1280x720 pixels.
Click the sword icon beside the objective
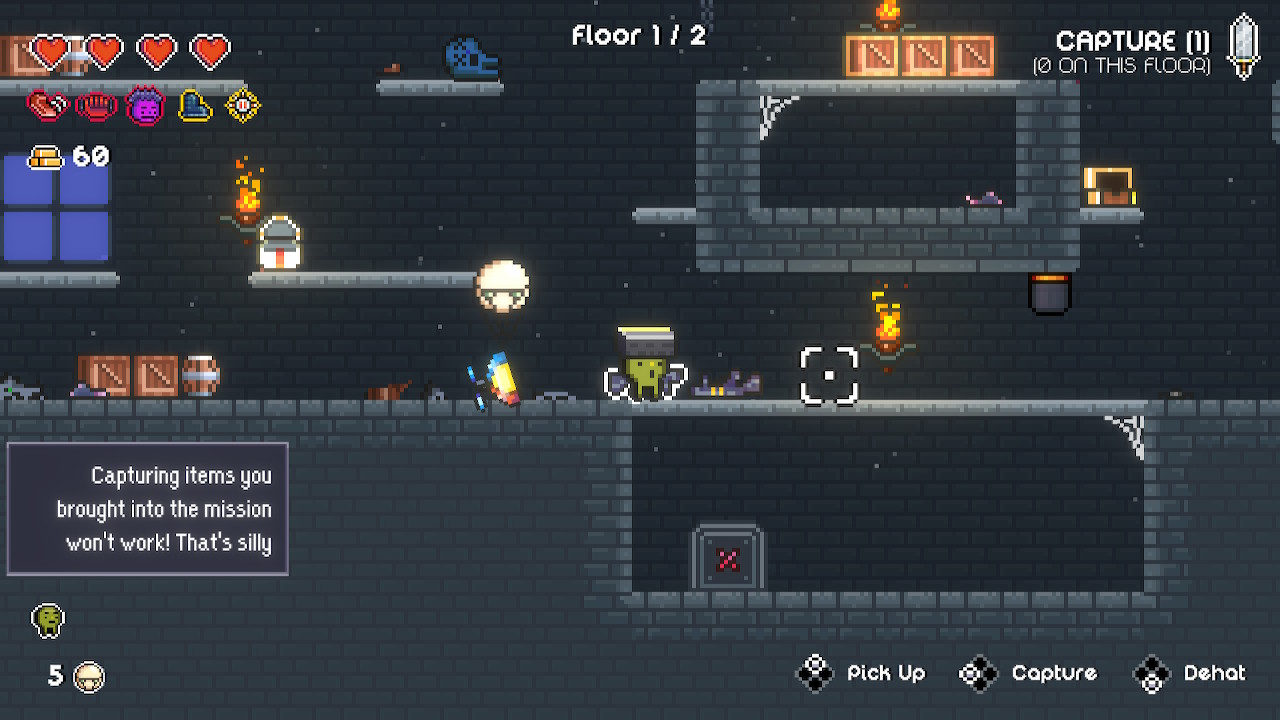(x=1244, y=45)
